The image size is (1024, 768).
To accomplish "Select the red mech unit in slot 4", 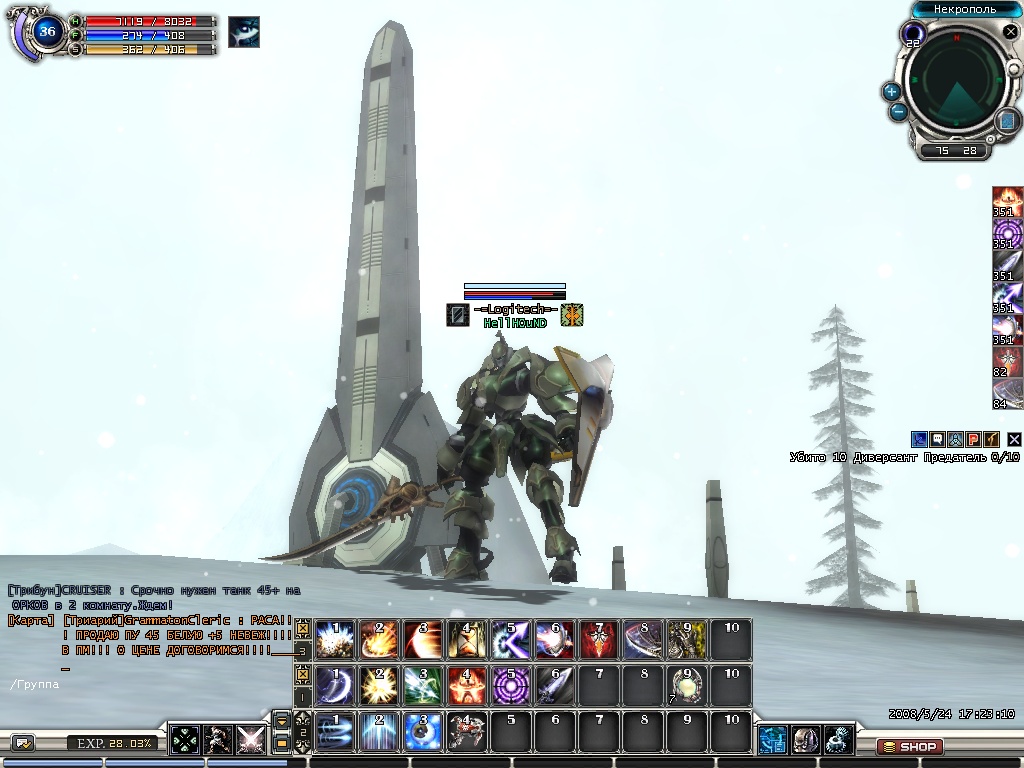I will 467,732.
